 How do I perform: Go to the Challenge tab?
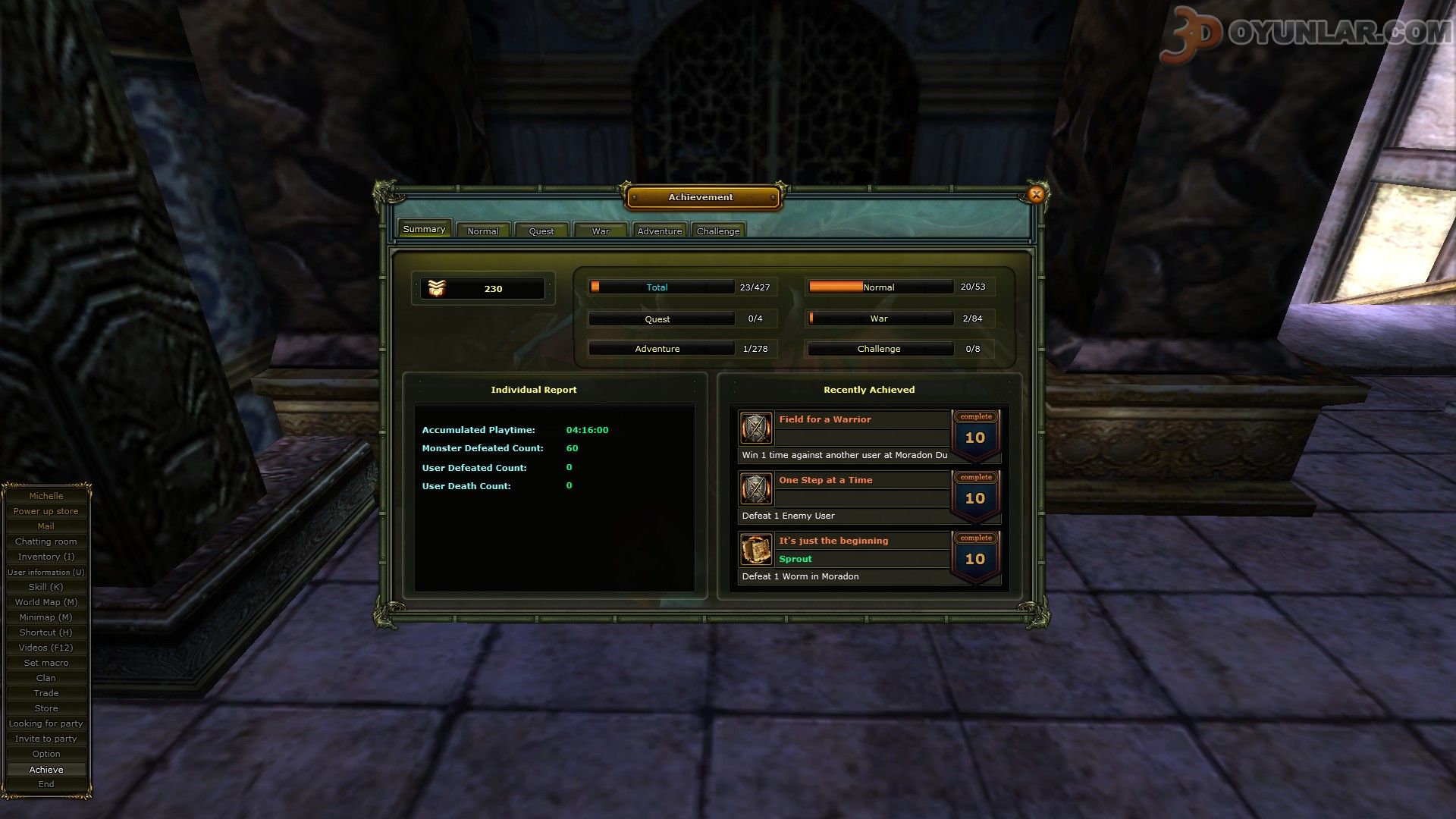(x=718, y=231)
